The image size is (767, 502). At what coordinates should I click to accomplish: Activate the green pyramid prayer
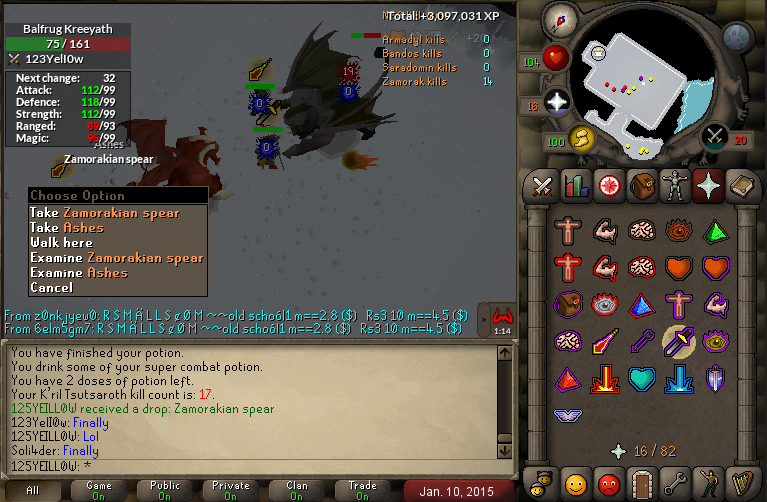click(x=714, y=232)
